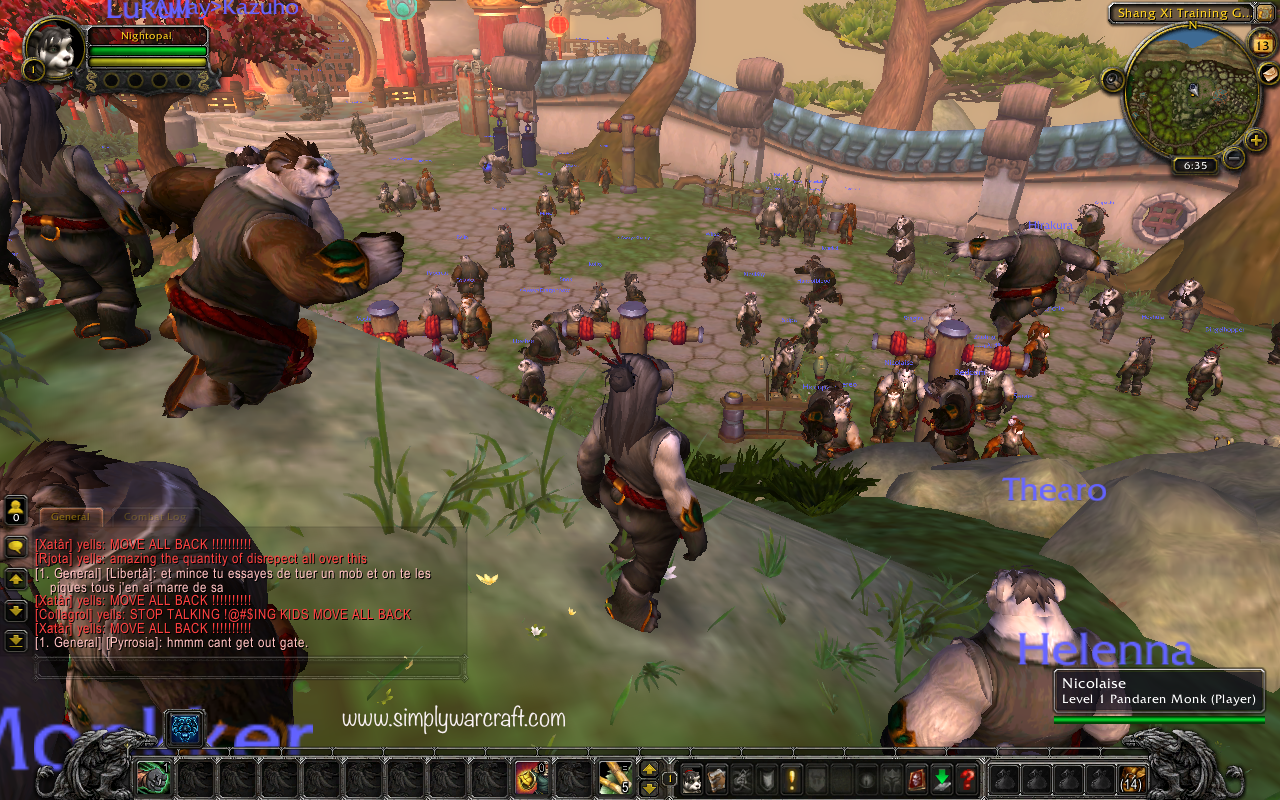This screenshot has height=800, width=1280.
Task: Open the quest log exclamation mark micro button
Action: tap(790, 777)
